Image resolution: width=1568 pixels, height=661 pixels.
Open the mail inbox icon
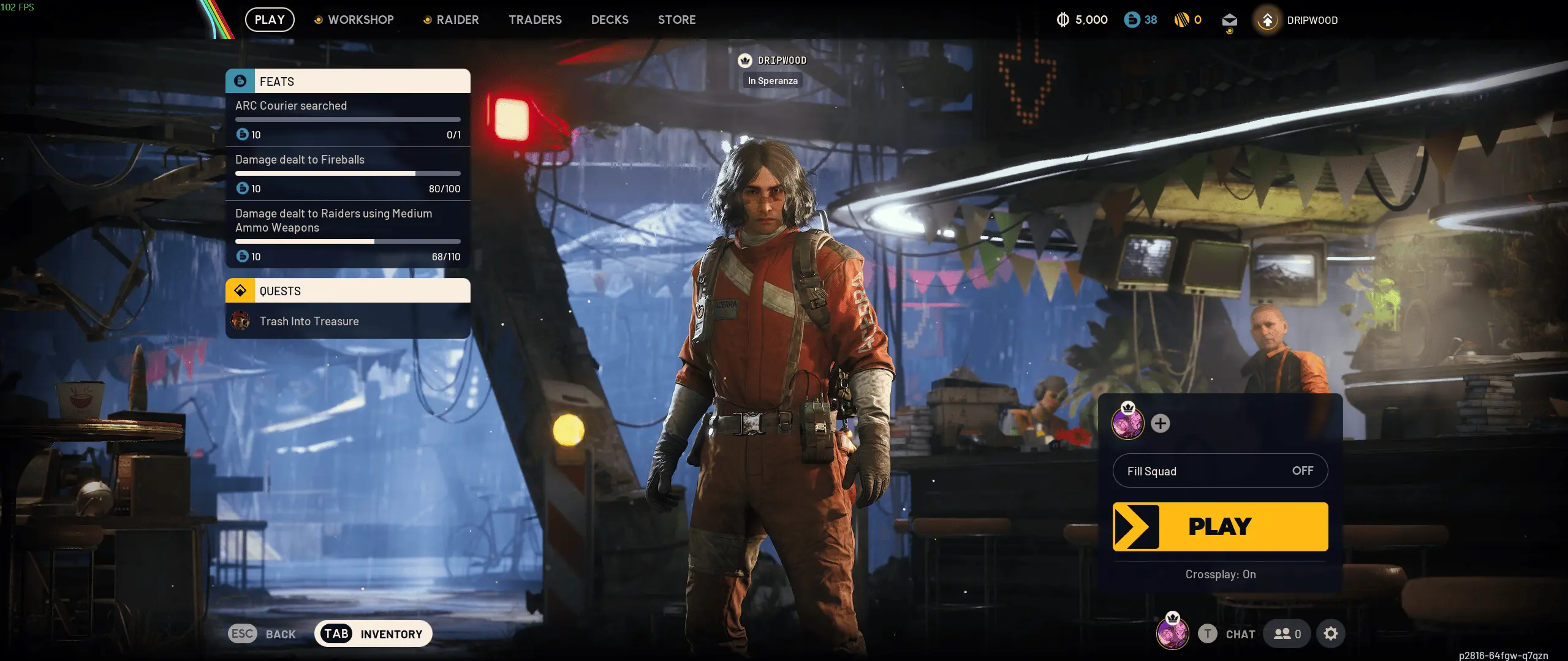click(x=1229, y=20)
